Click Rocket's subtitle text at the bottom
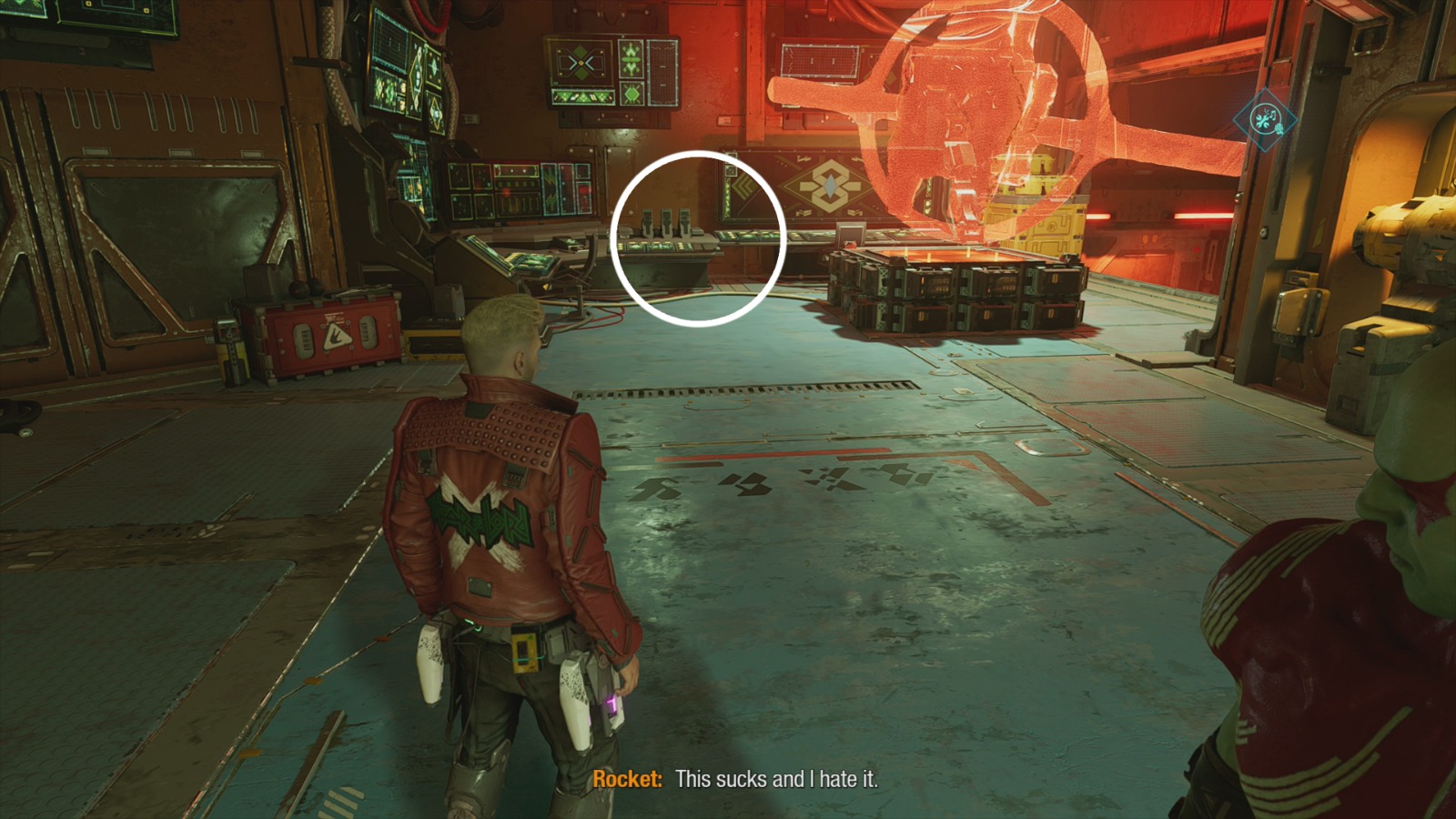The image size is (1456, 819). [x=737, y=780]
